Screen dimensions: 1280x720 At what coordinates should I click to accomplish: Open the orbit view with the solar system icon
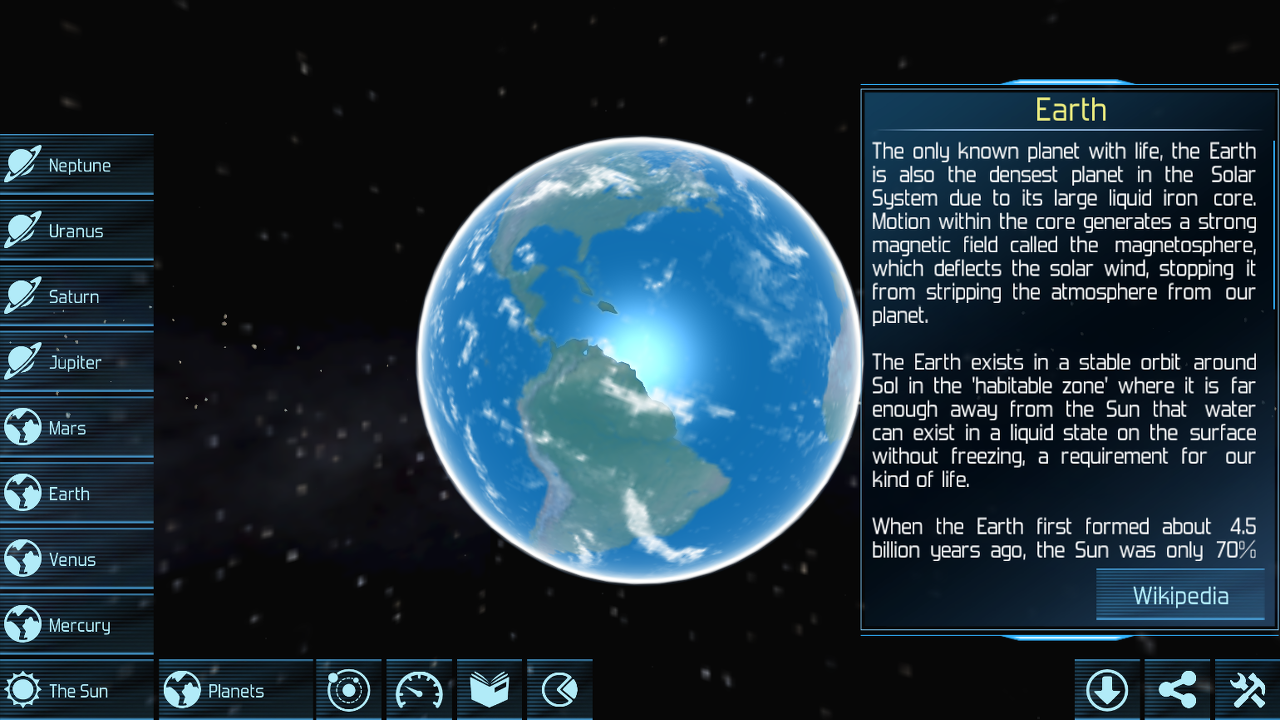coord(348,689)
